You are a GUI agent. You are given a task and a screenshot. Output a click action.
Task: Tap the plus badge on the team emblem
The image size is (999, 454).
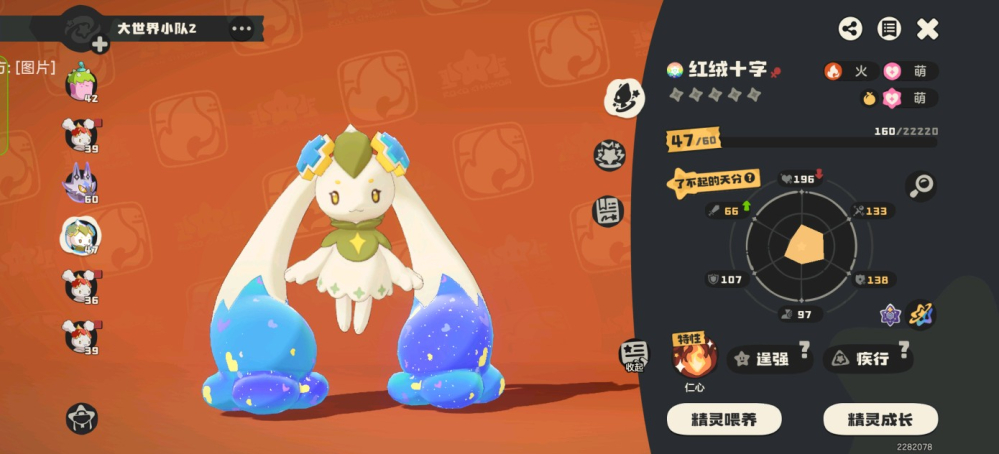pyautogui.click(x=100, y=43)
